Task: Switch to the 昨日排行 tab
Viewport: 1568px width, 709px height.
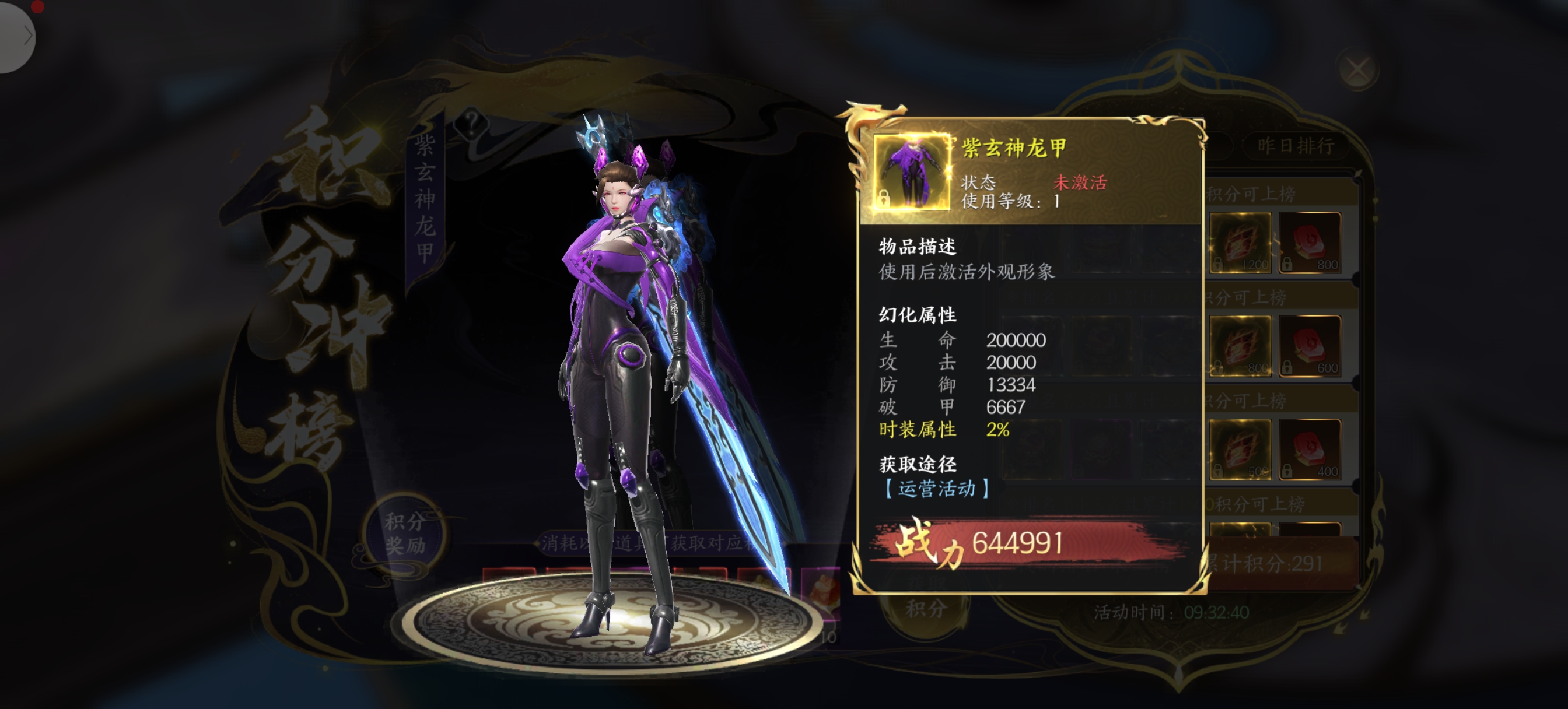Action: [1296, 146]
